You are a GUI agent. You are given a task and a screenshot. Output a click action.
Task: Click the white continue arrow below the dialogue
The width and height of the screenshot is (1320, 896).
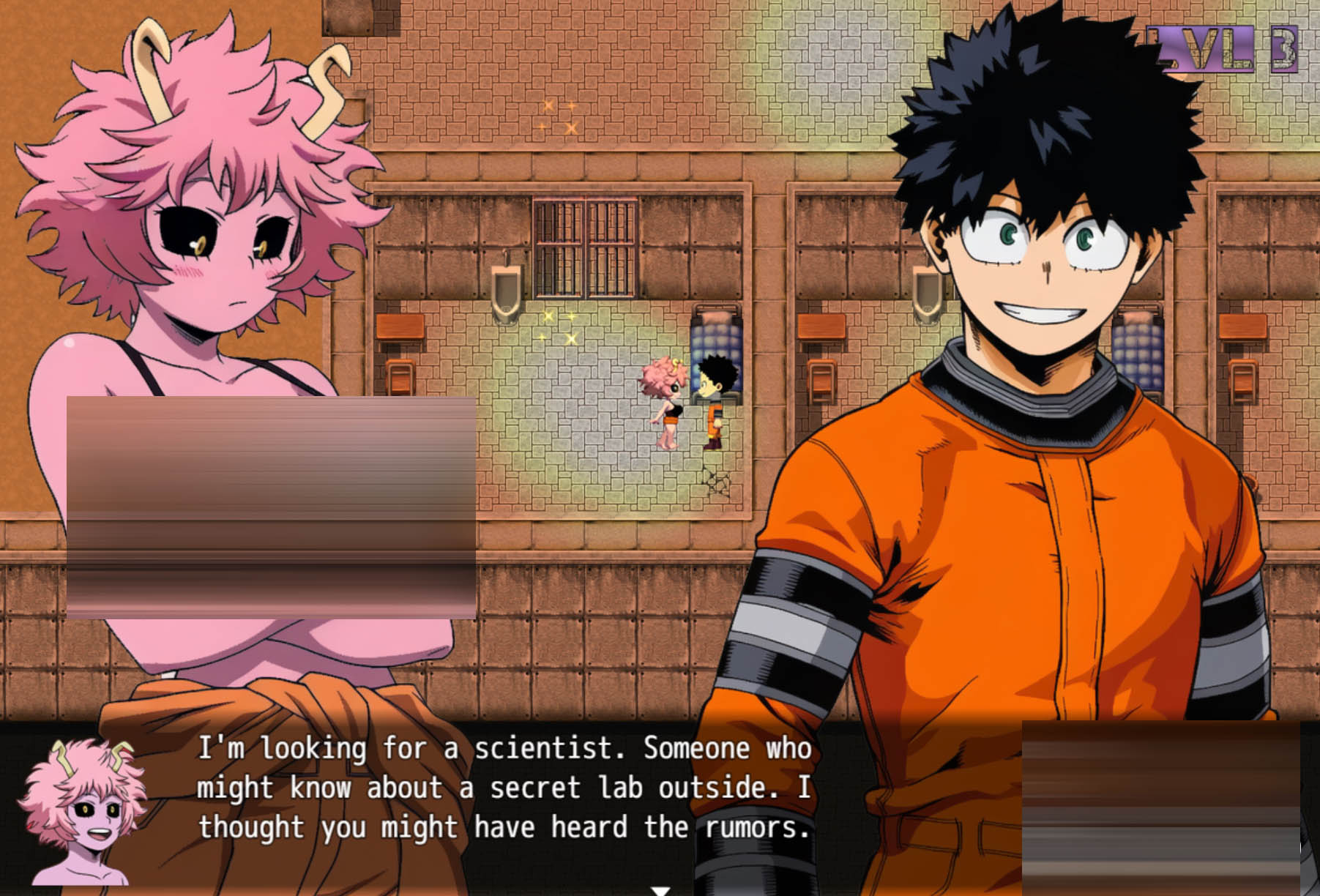(660, 890)
